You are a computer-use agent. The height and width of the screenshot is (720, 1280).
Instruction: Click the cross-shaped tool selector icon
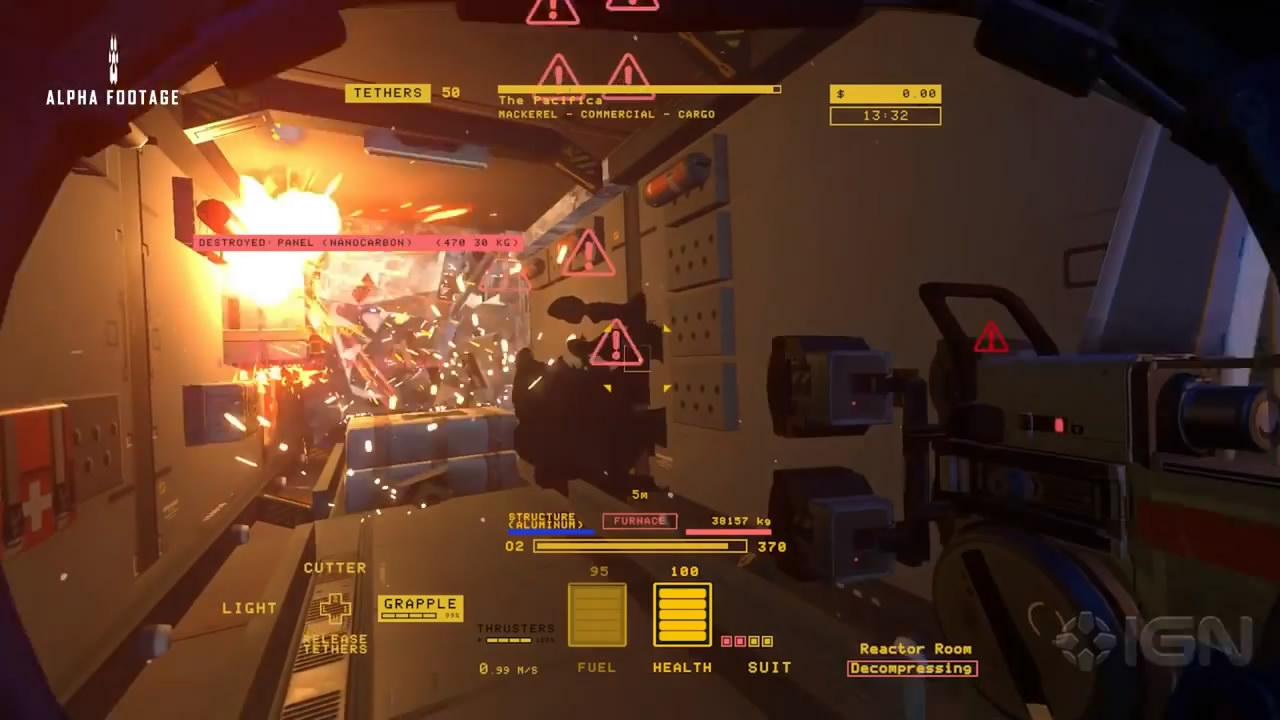(x=335, y=607)
